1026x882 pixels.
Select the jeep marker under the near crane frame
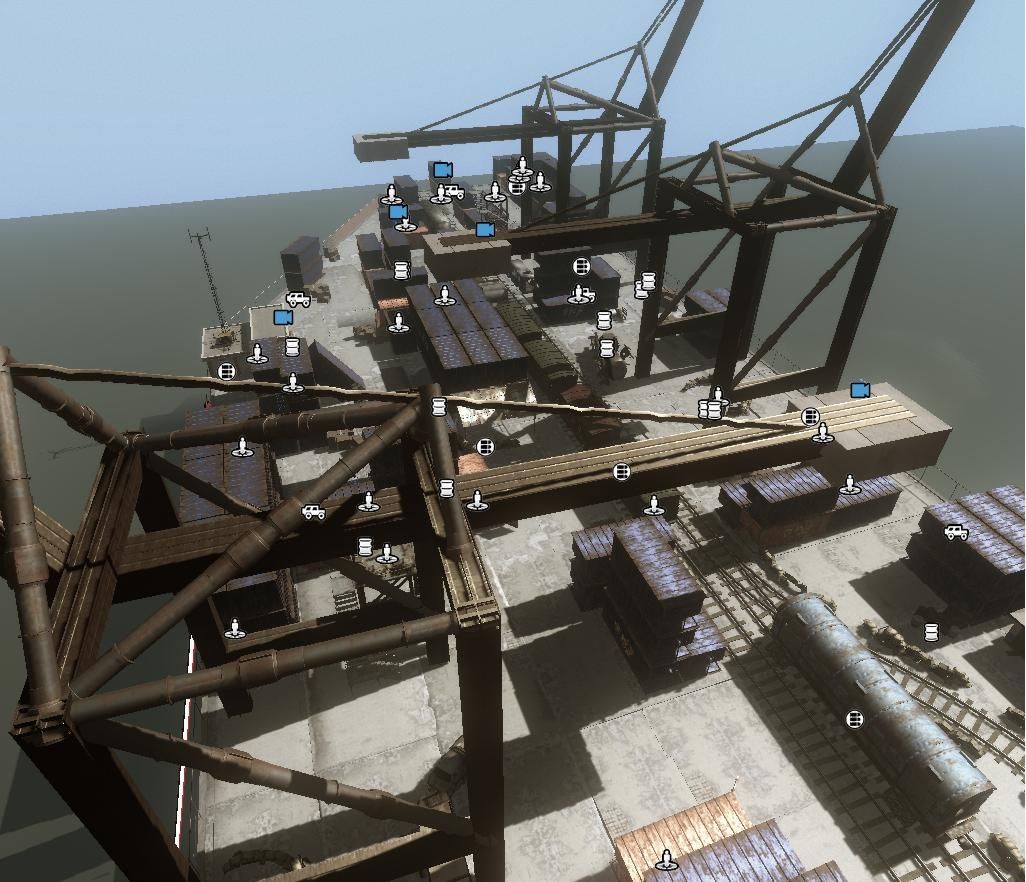click(313, 512)
